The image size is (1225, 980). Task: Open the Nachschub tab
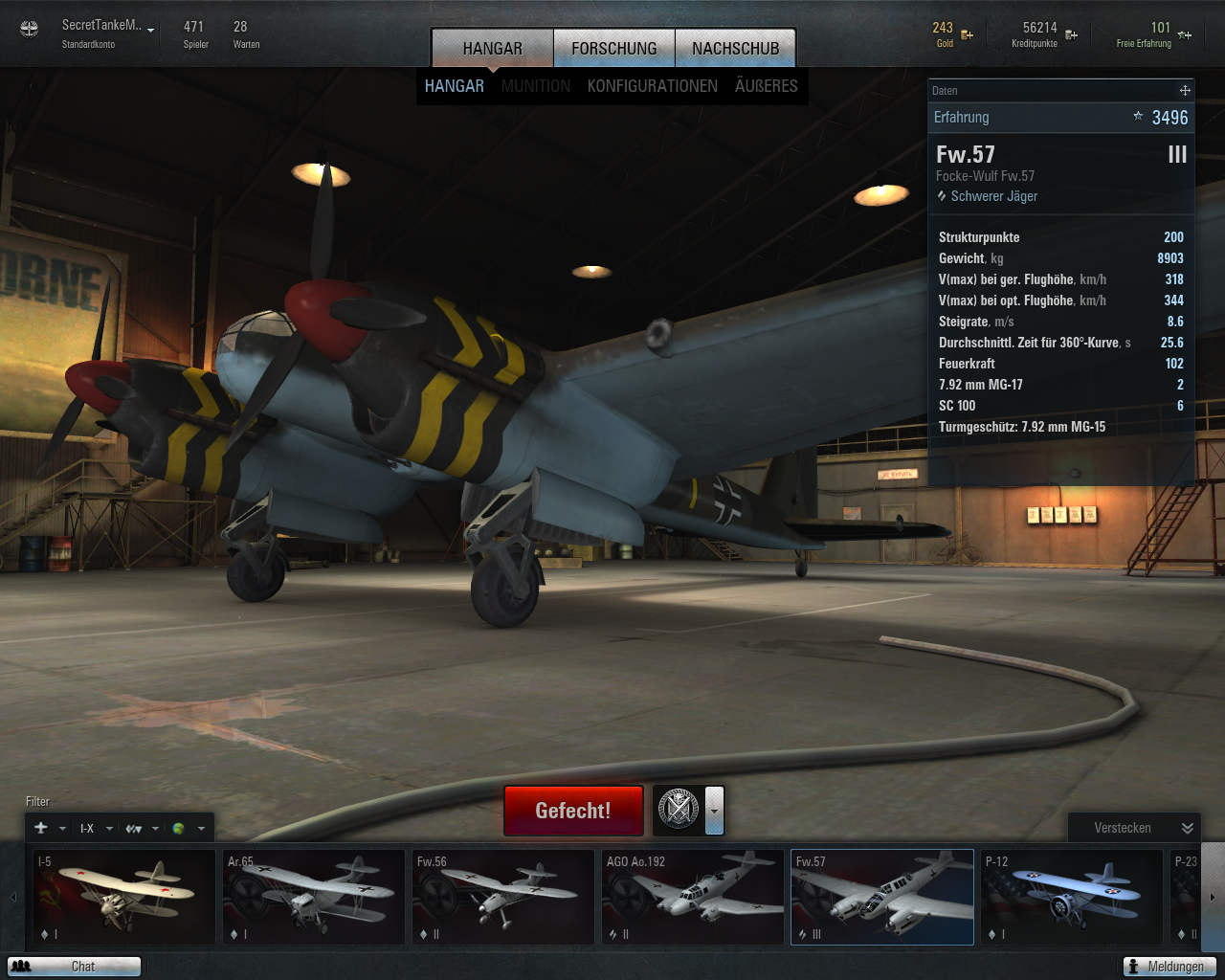735,48
